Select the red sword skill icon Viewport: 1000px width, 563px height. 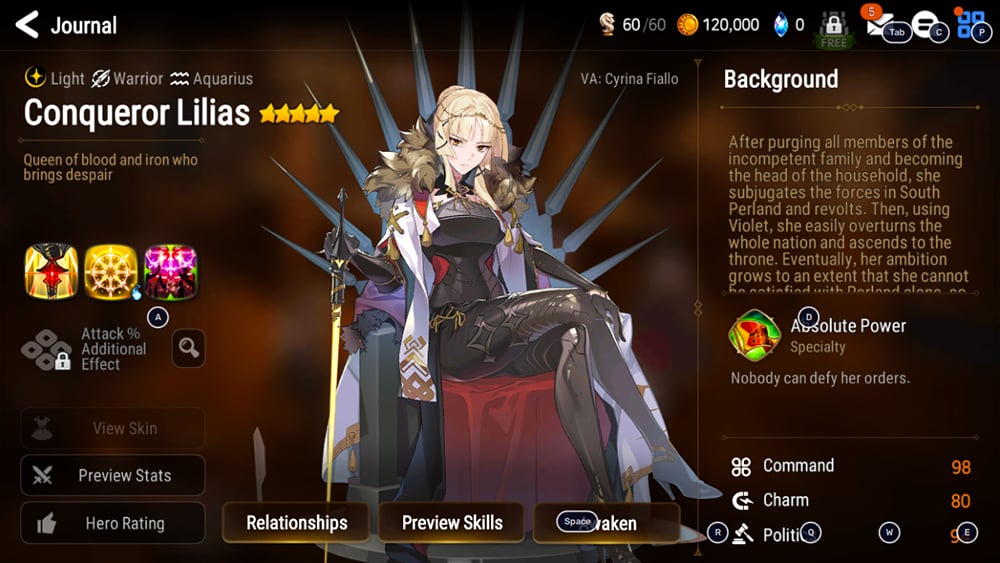coord(51,271)
